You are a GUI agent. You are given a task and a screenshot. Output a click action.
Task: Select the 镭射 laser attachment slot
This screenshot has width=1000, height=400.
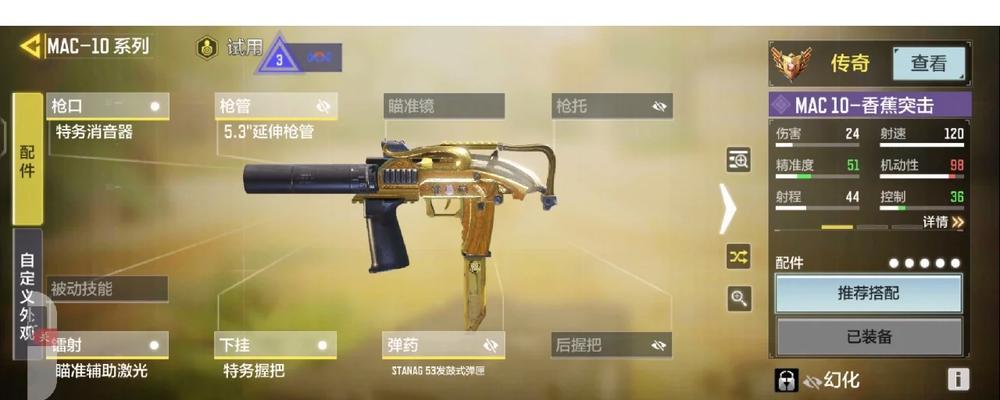[x=107, y=345]
